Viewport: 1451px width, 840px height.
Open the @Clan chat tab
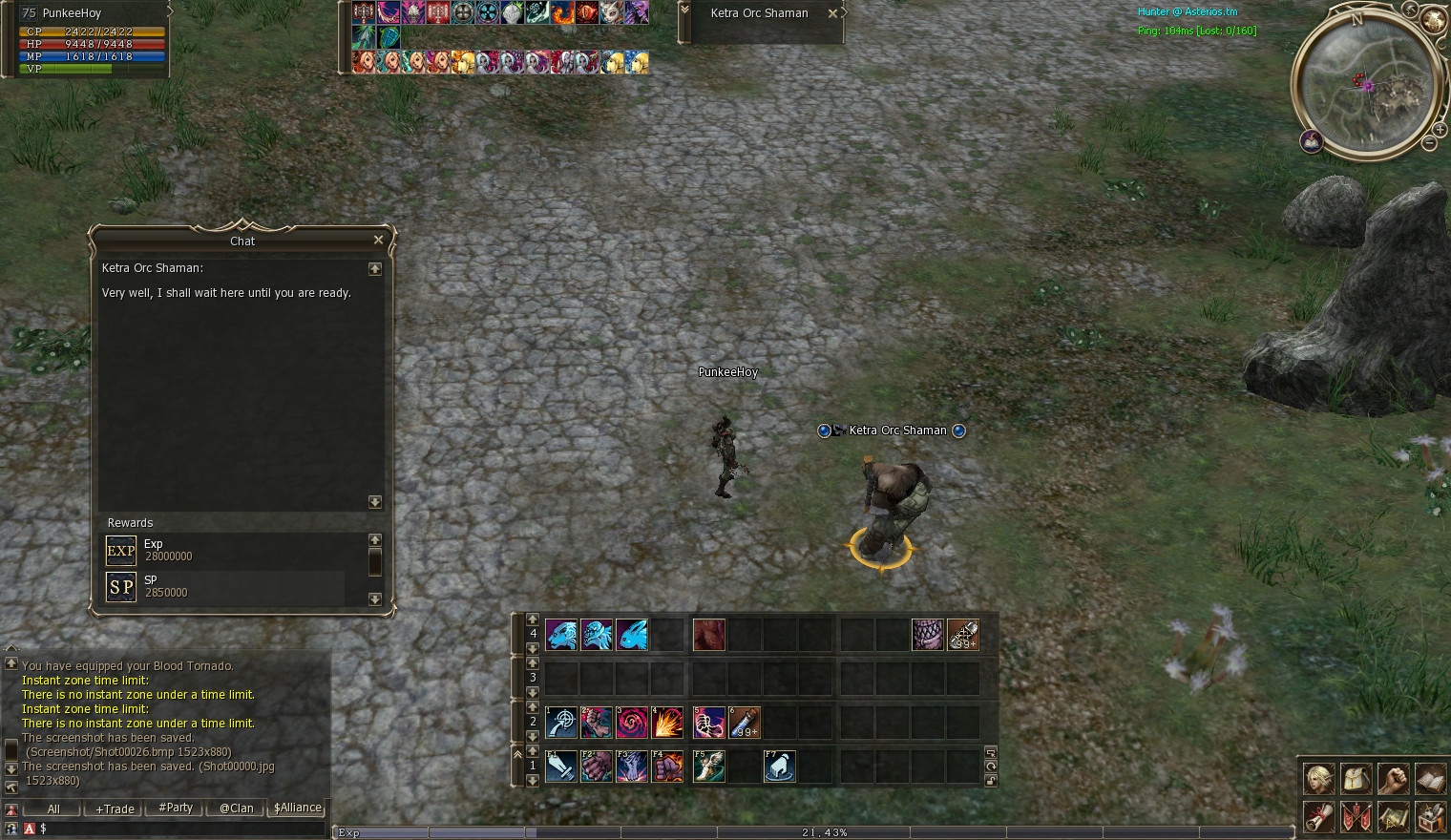click(x=236, y=808)
